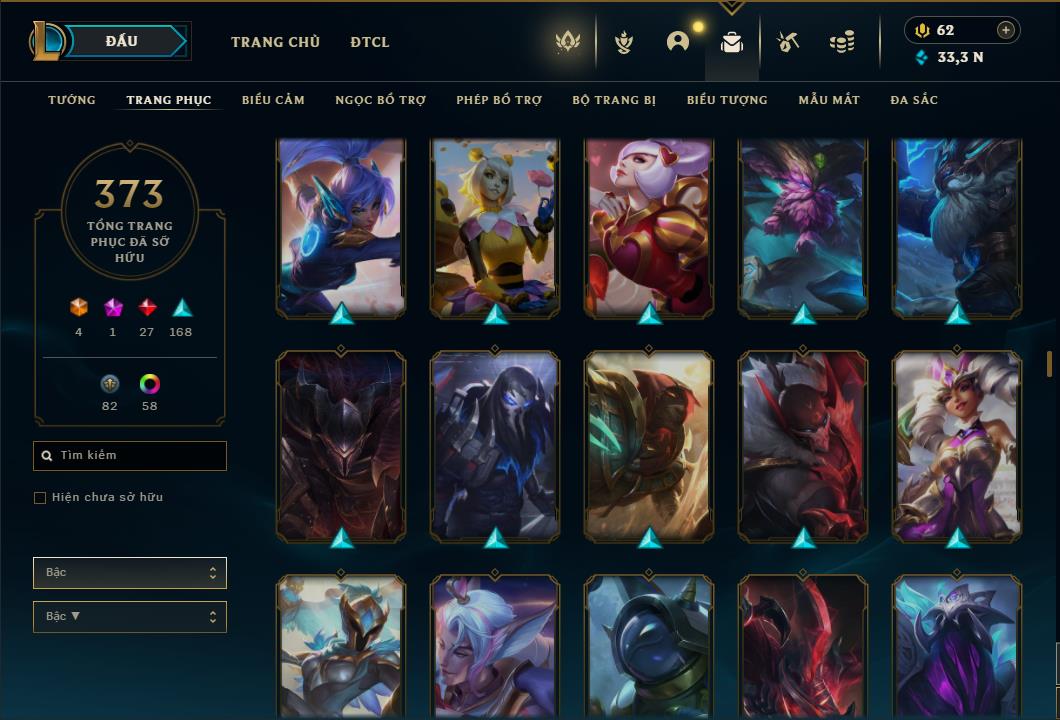Select the yellow bee-costume skin card
Image resolution: width=1060 pixels, height=720 pixels.
pyautogui.click(x=495, y=228)
